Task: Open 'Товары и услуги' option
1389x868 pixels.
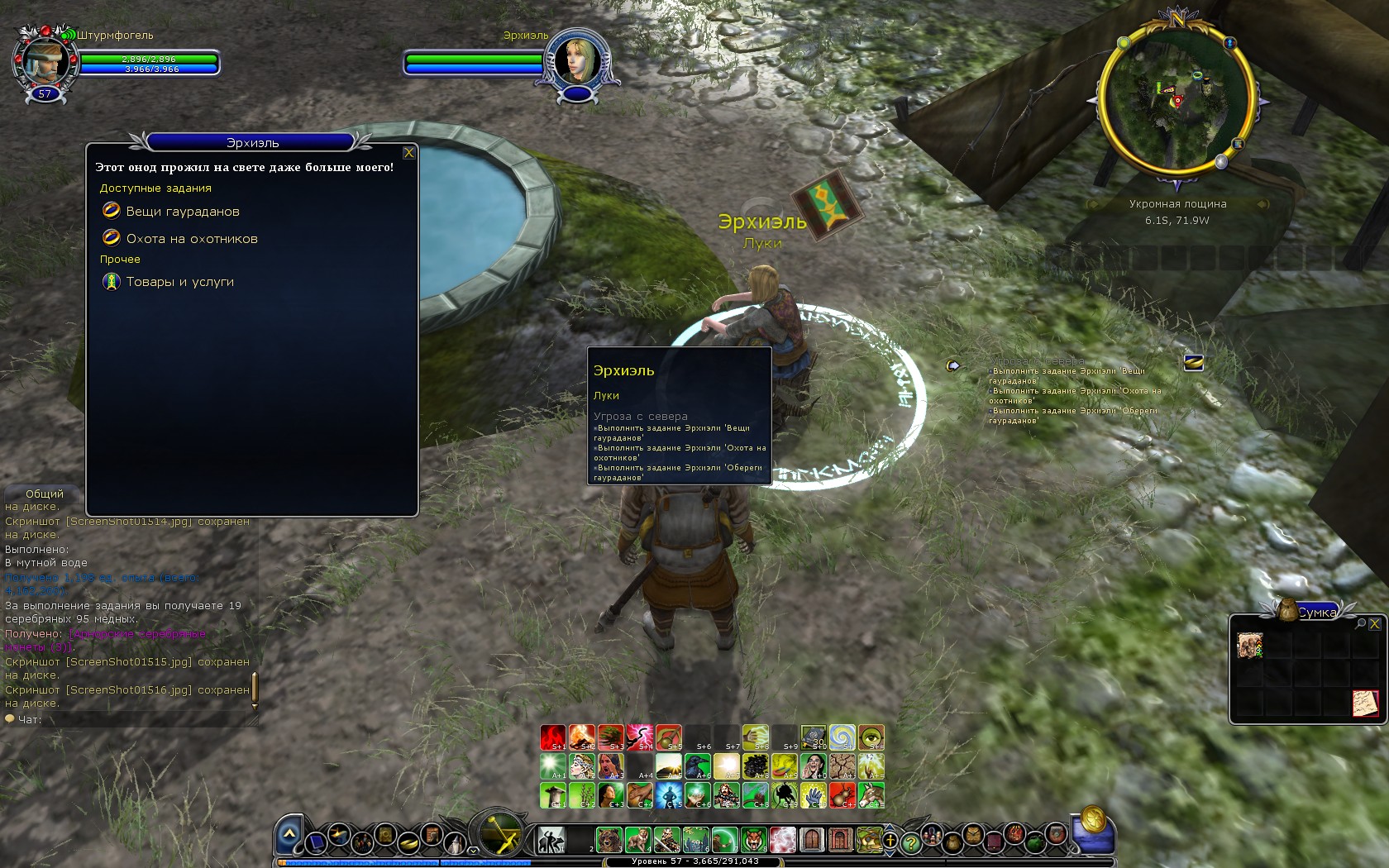Action: [179, 282]
